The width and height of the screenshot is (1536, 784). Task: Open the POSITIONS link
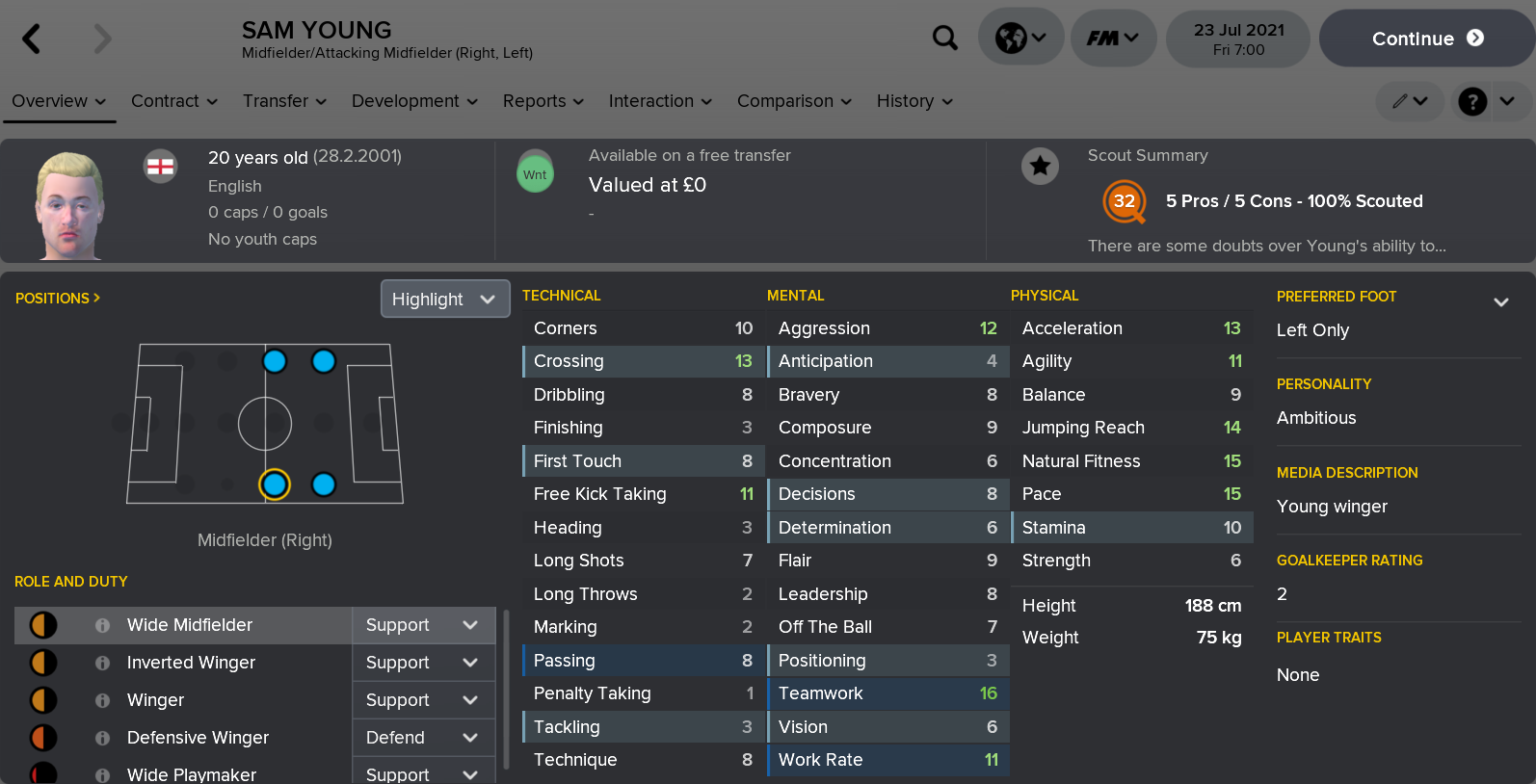pyautogui.click(x=57, y=298)
